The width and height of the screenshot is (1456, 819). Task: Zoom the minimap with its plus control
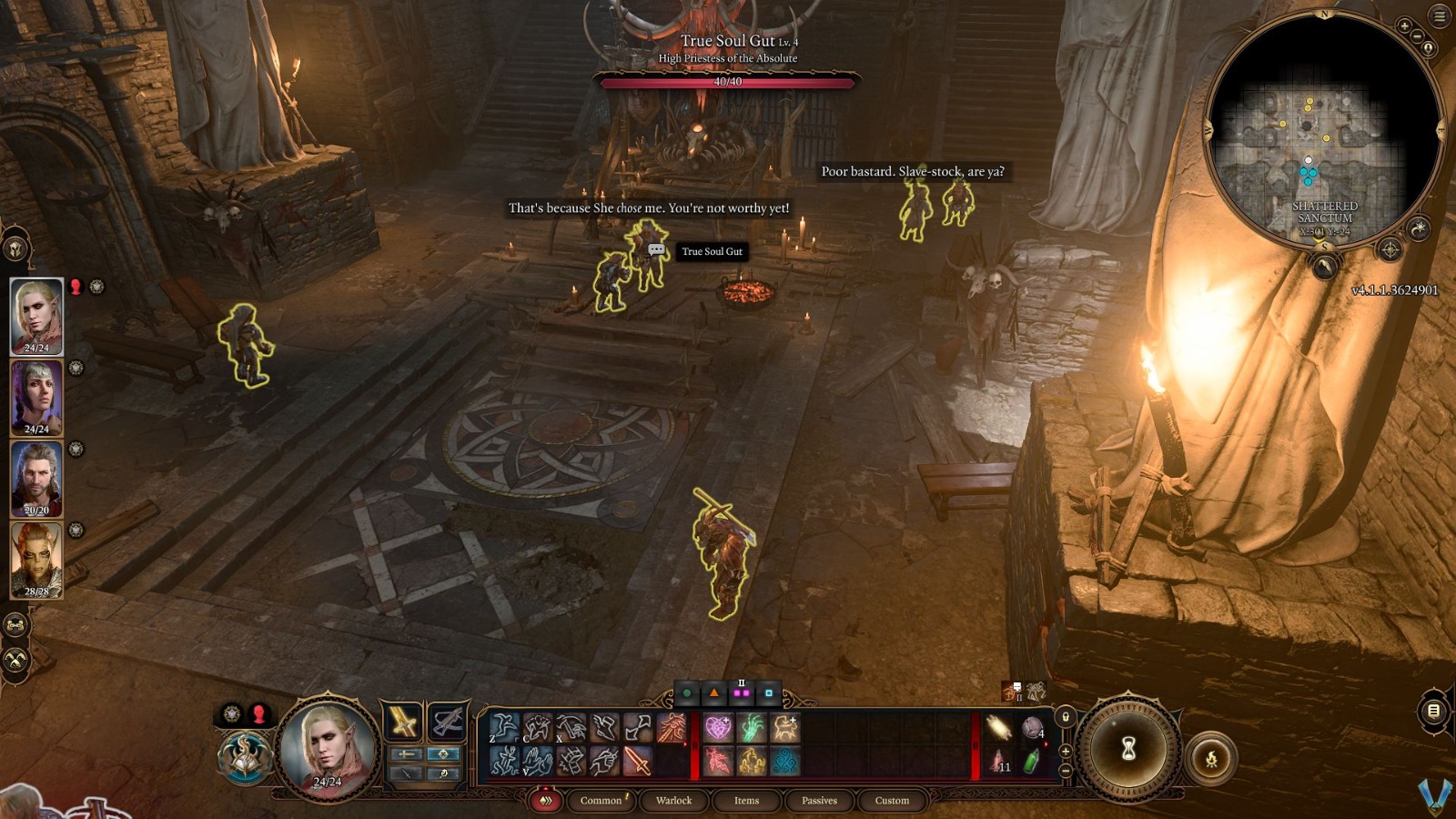pos(1404,25)
